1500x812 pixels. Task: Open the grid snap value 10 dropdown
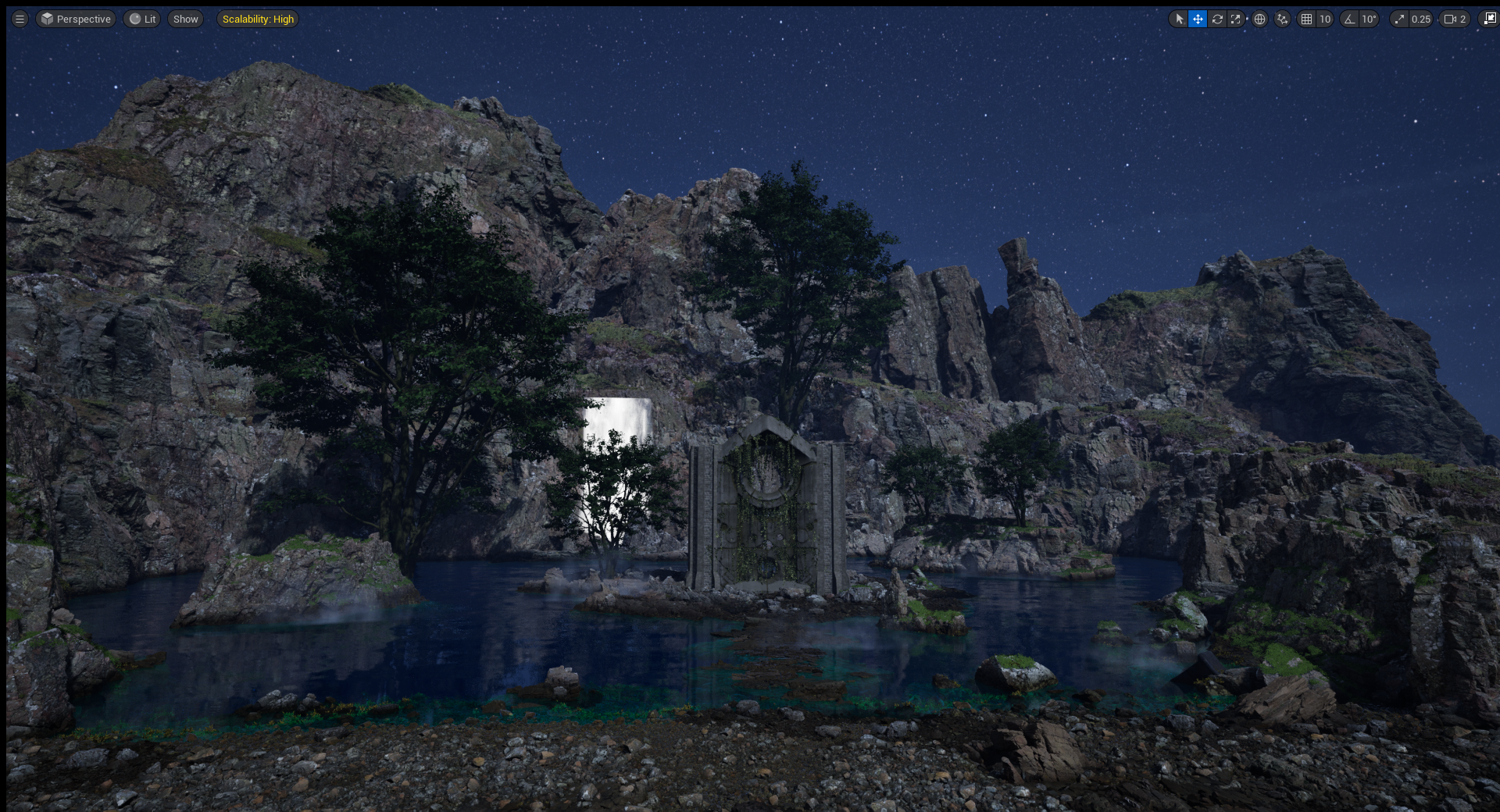coord(1325,19)
